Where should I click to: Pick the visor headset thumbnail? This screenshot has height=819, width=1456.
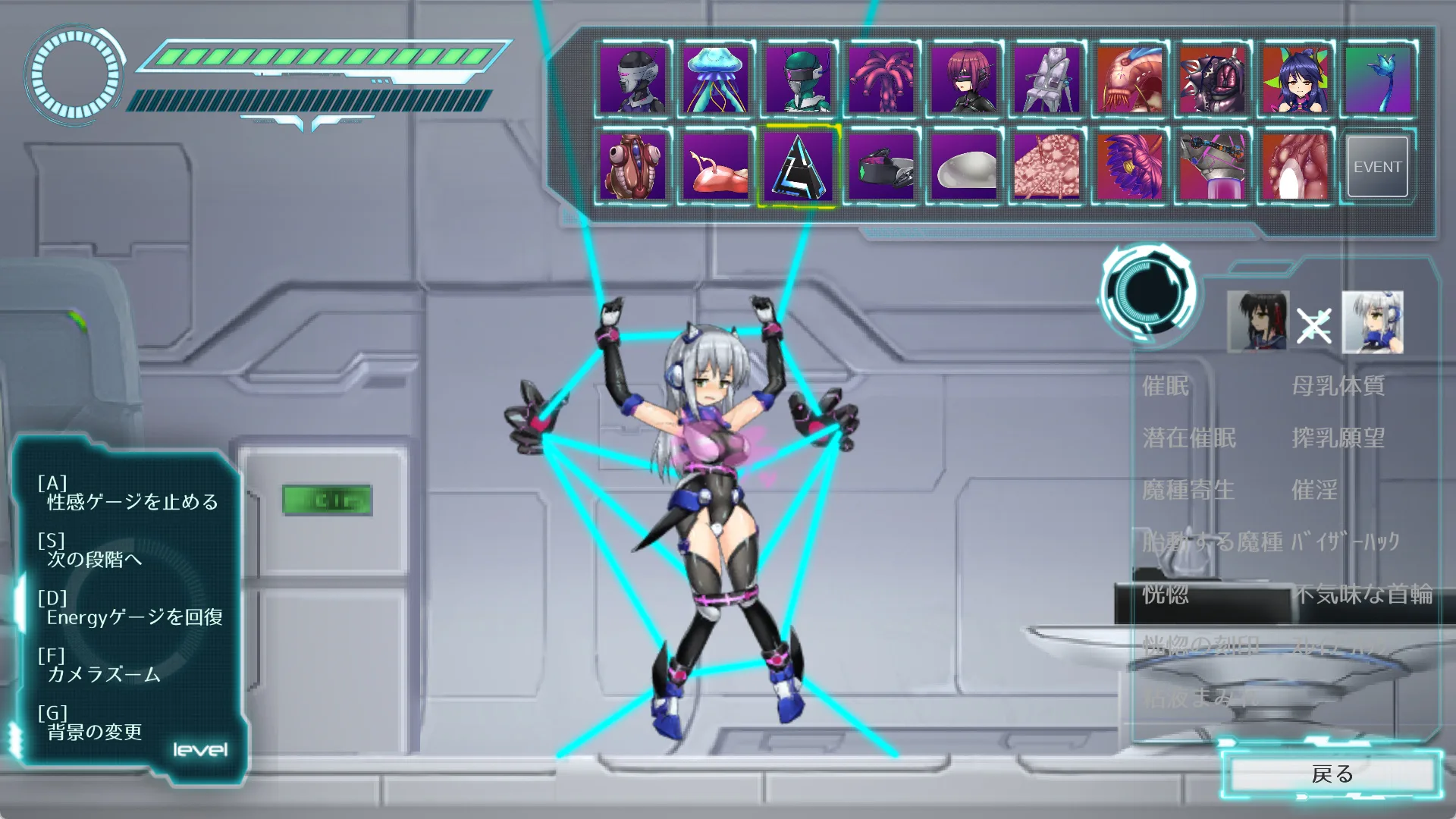[881, 167]
